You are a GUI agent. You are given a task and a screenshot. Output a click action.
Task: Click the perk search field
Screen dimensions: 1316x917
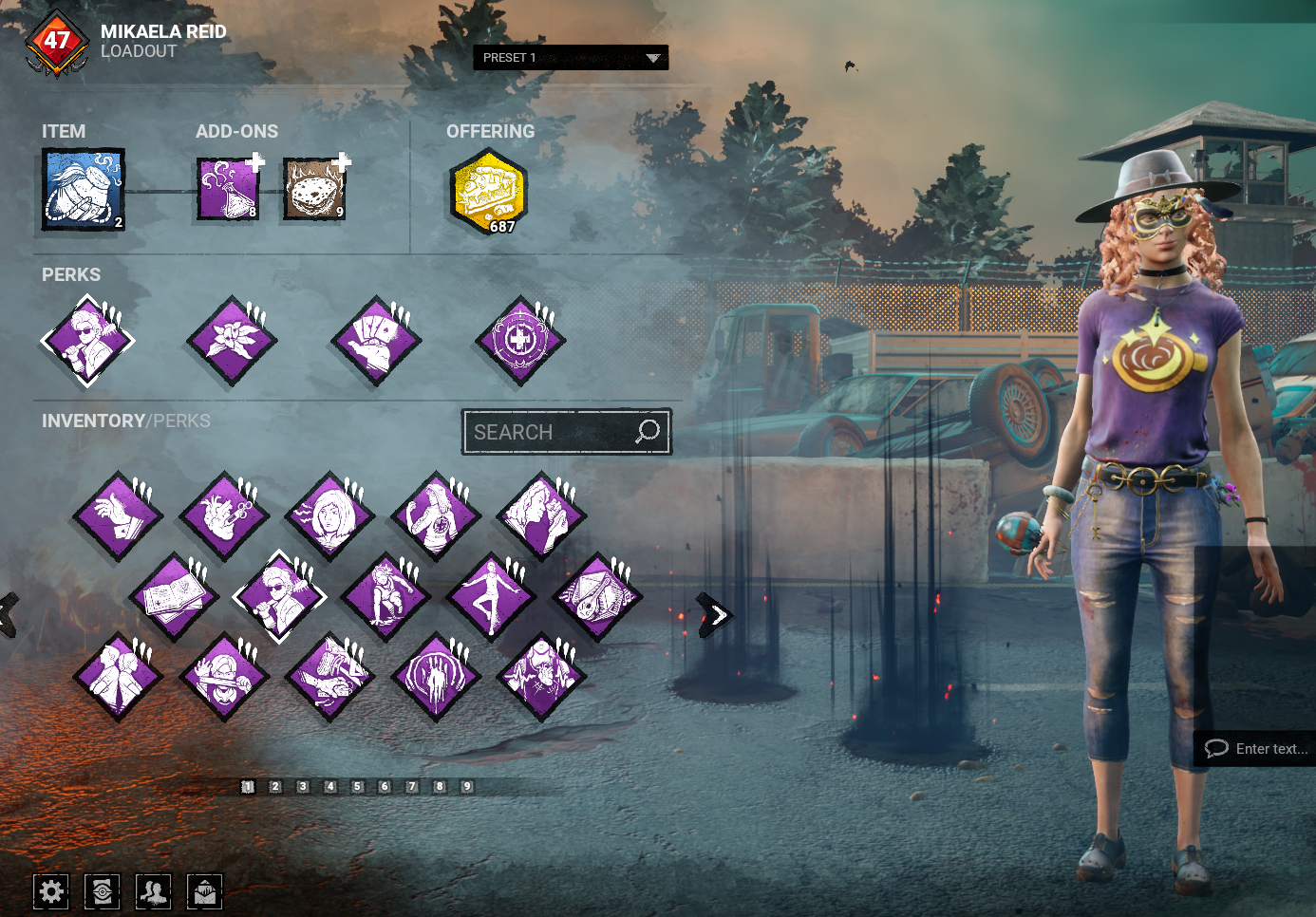pos(553,432)
